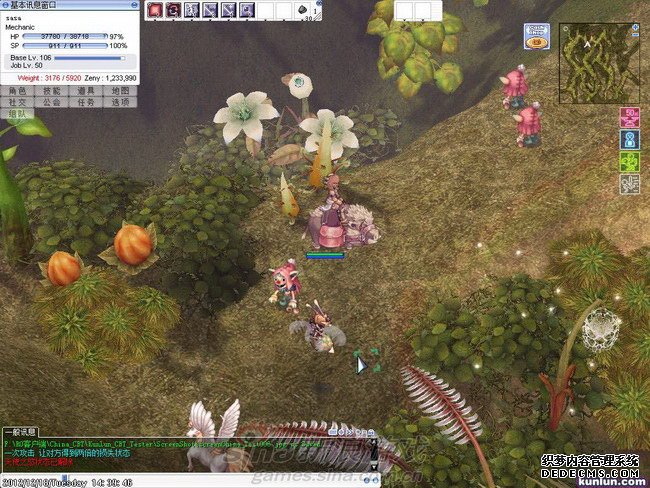Minimize the 基本讯息窗口 basic info window
The height and width of the screenshot is (488, 650).
[134, 5]
